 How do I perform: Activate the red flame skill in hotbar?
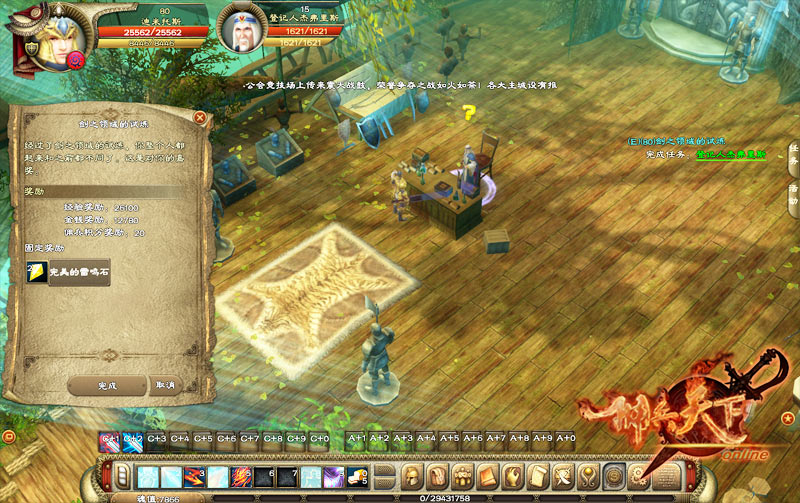241,477
